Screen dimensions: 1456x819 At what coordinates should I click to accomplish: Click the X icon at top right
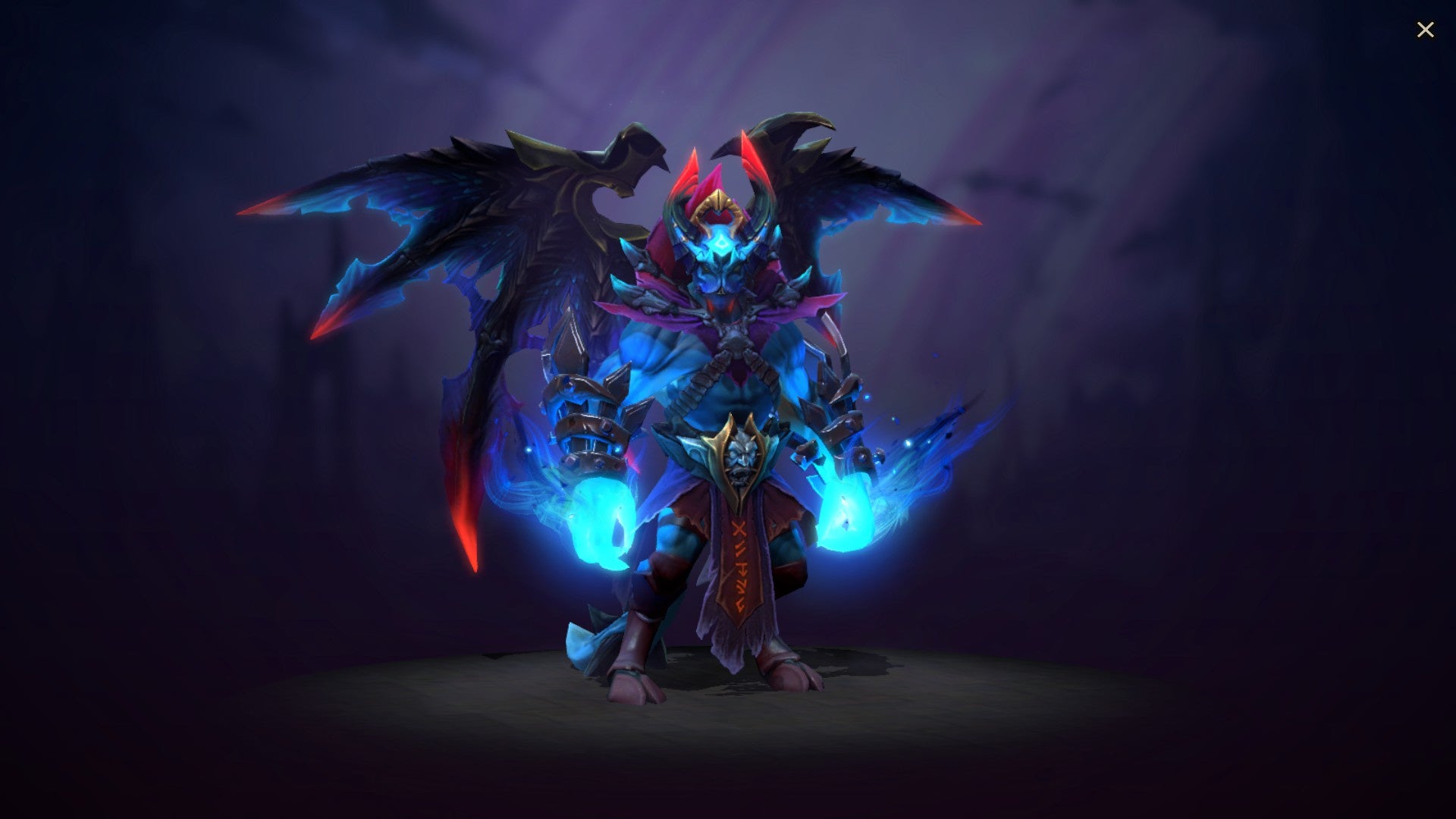point(1426,29)
